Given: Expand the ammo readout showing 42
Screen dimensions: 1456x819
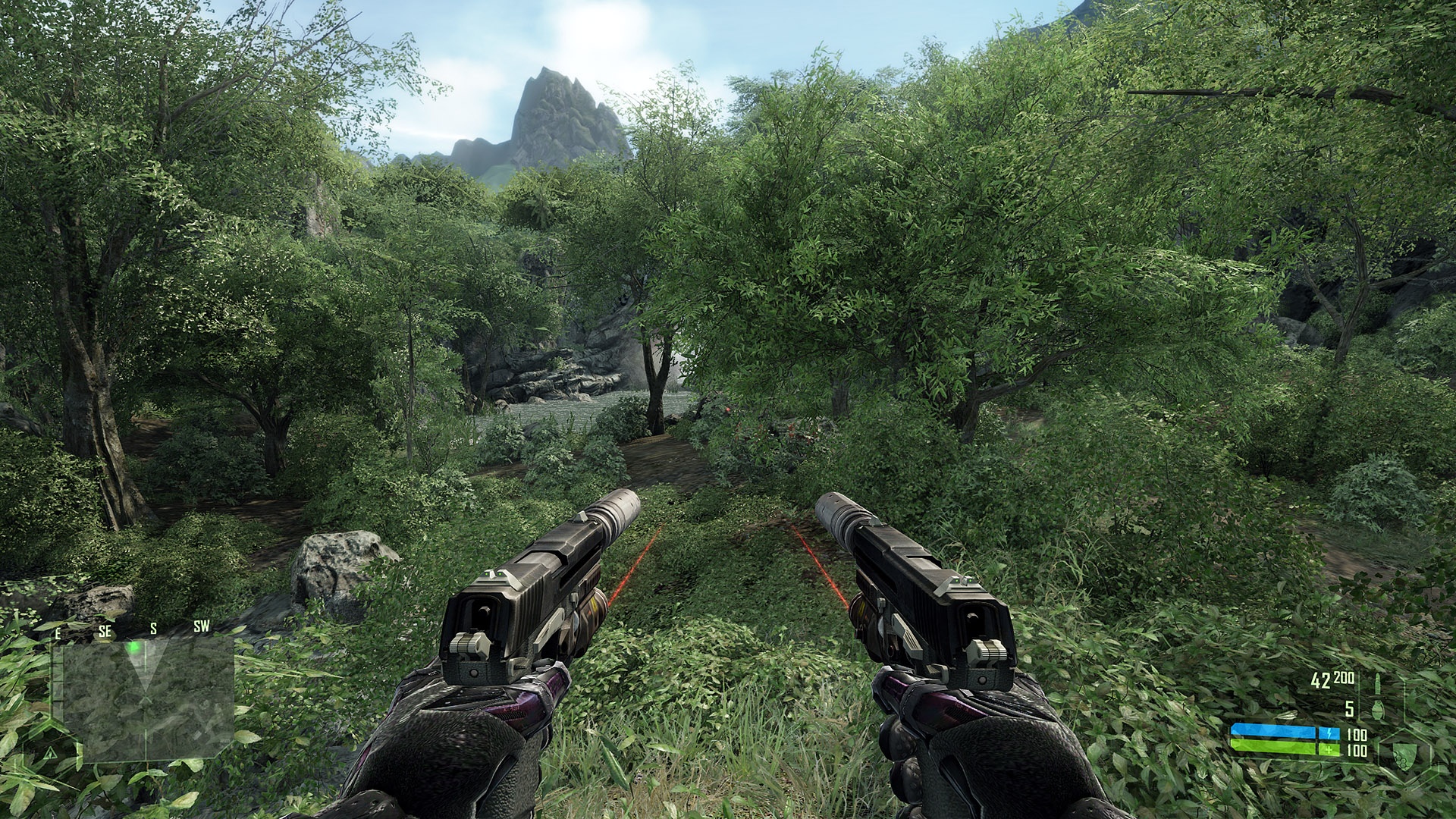Looking at the screenshot, I should (x=1321, y=681).
